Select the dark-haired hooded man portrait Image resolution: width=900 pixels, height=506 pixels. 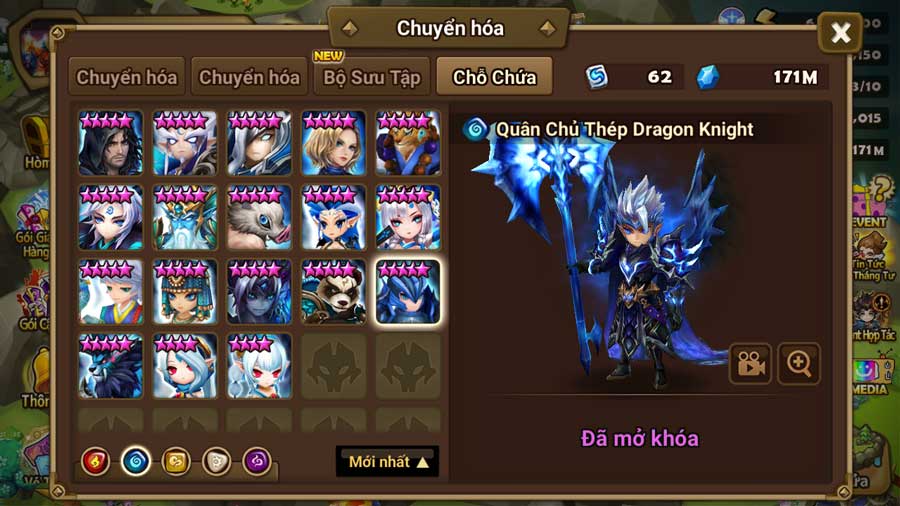click(x=111, y=143)
